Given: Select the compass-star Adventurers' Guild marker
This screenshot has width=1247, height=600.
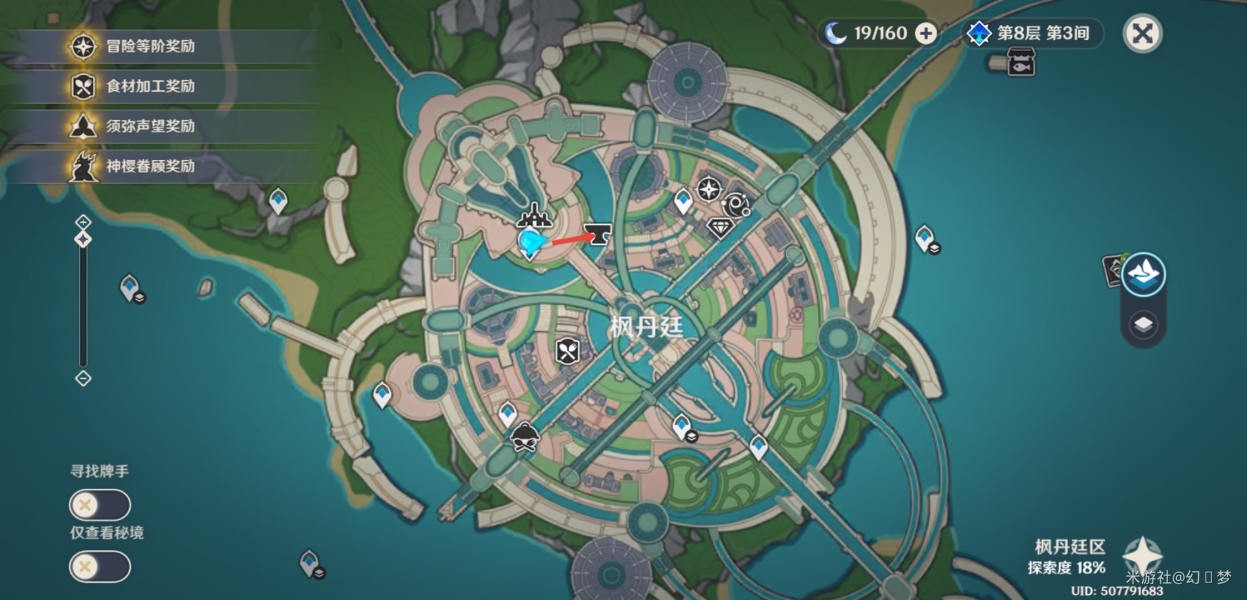Looking at the screenshot, I should [x=709, y=189].
